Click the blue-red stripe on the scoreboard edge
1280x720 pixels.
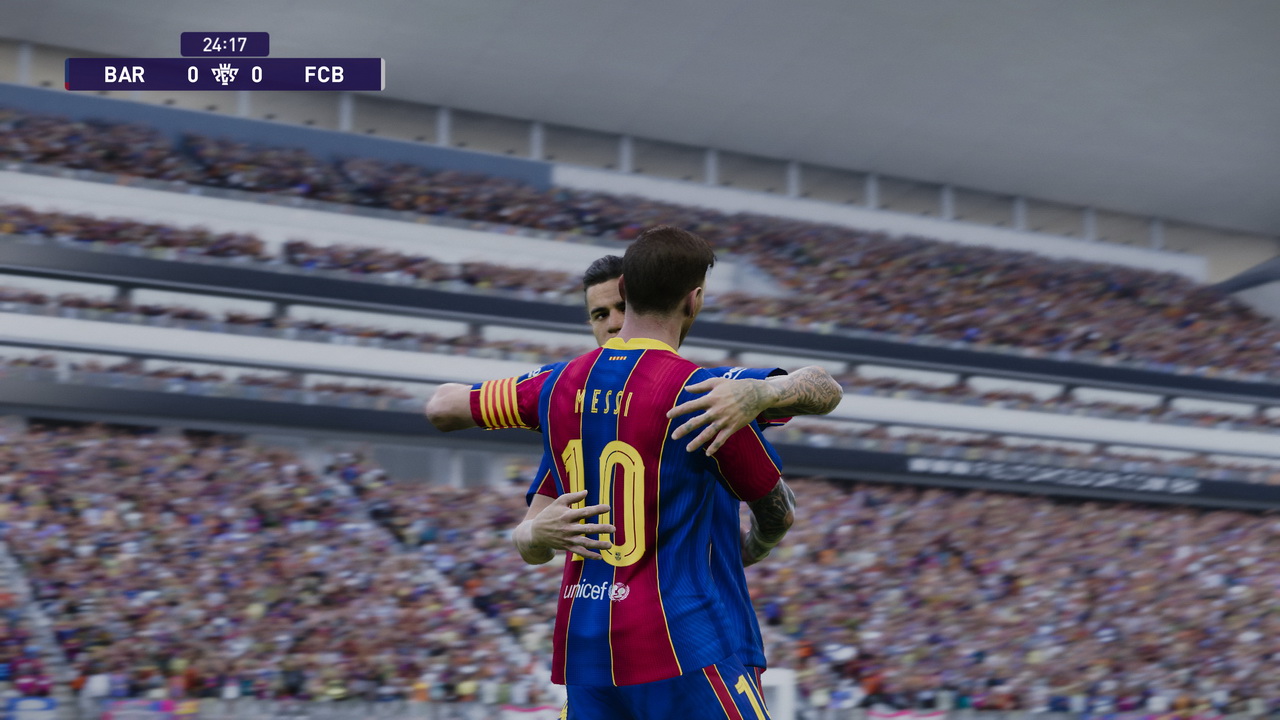68,75
